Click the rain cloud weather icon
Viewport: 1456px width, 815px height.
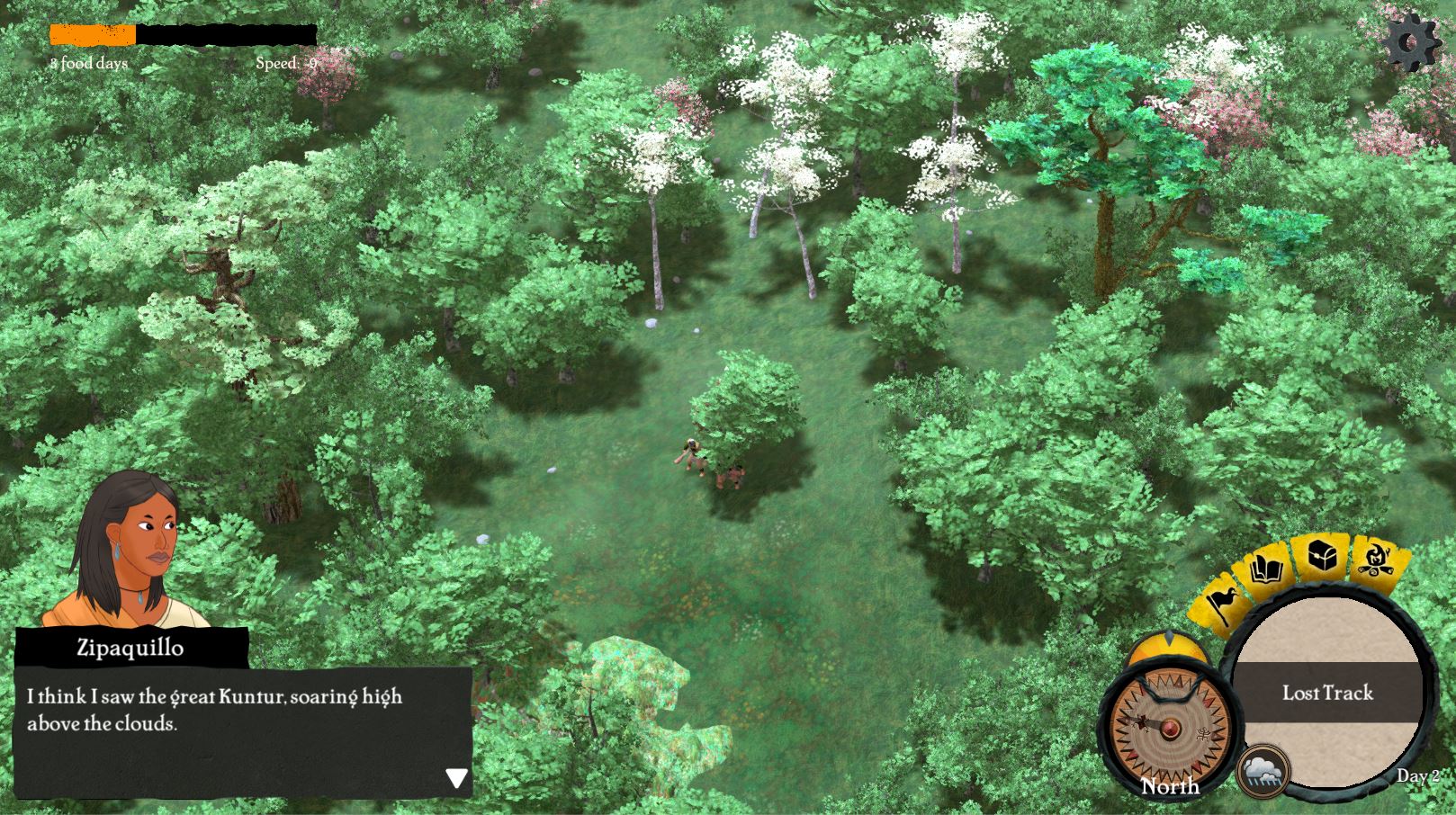(x=1263, y=772)
